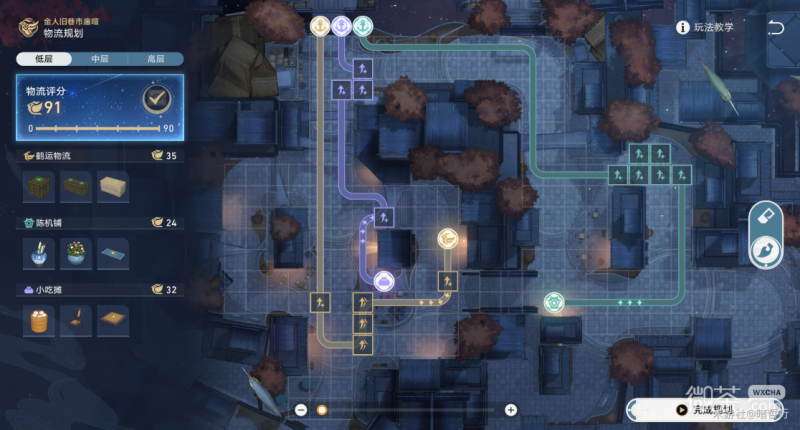The width and height of the screenshot is (800, 430).
Task: Switch to the 高层 floor tab
Action: coord(156,59)
